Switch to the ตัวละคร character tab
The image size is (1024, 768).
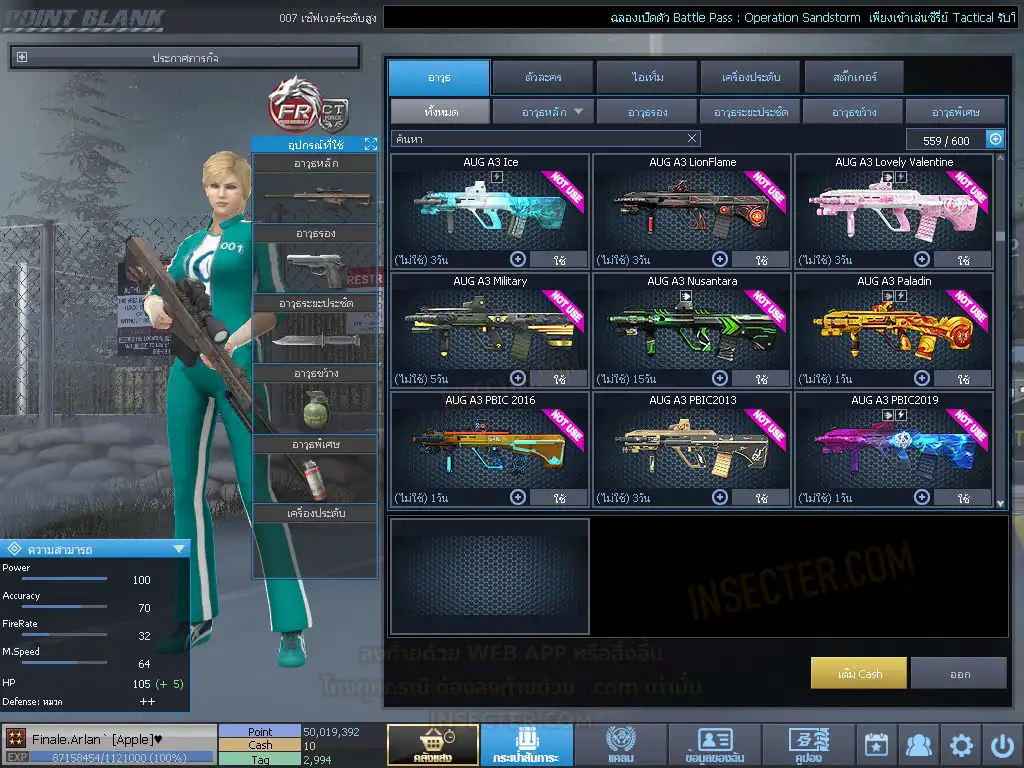point(541,77)
